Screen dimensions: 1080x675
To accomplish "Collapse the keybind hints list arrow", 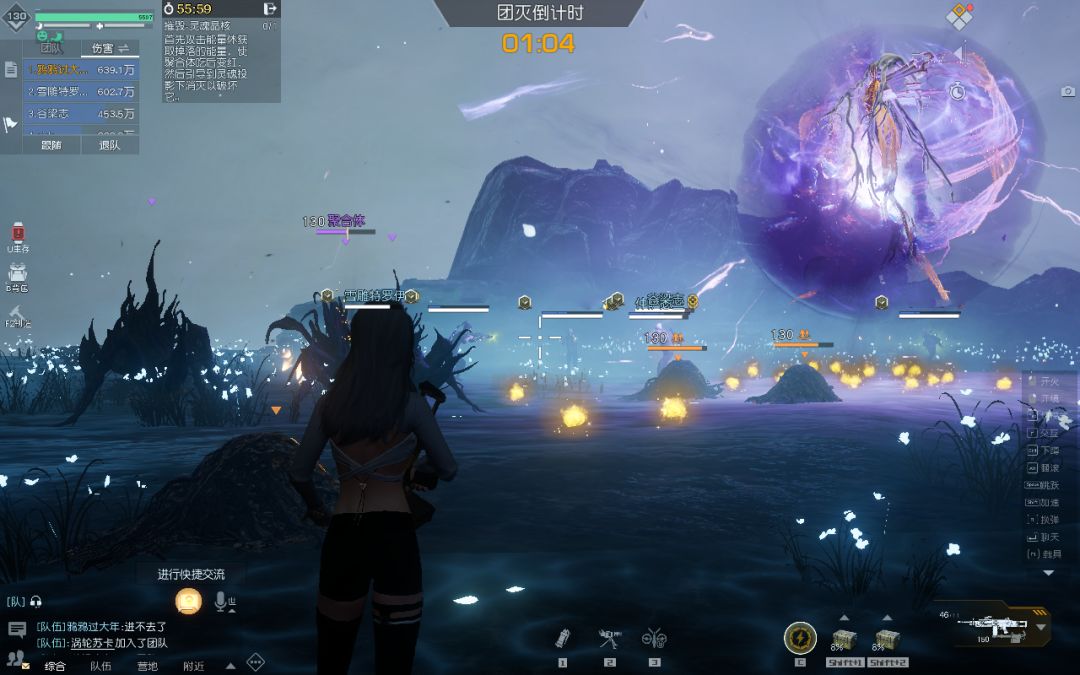I will 1048,573.
